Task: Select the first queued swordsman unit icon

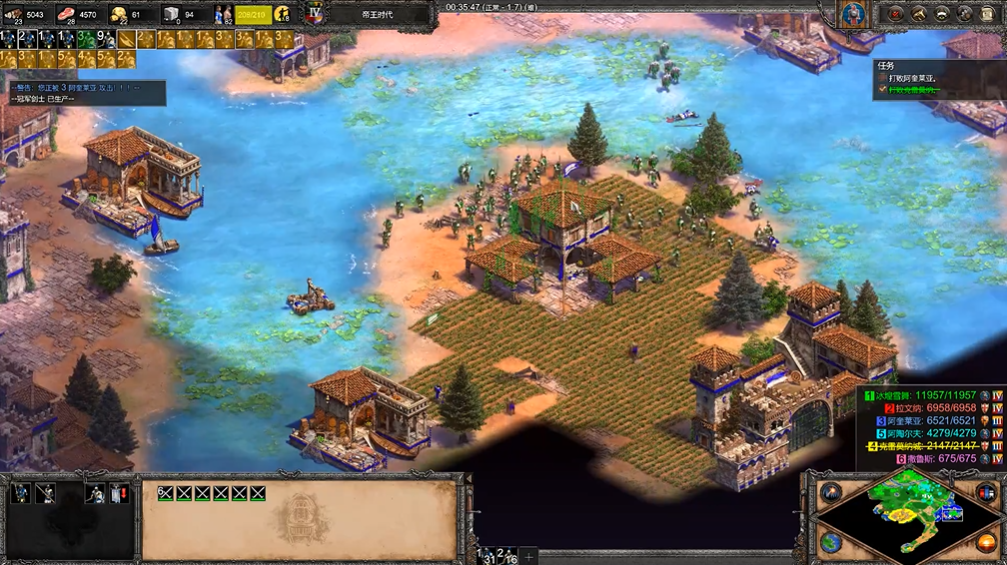Action: [x=165, y=493]
